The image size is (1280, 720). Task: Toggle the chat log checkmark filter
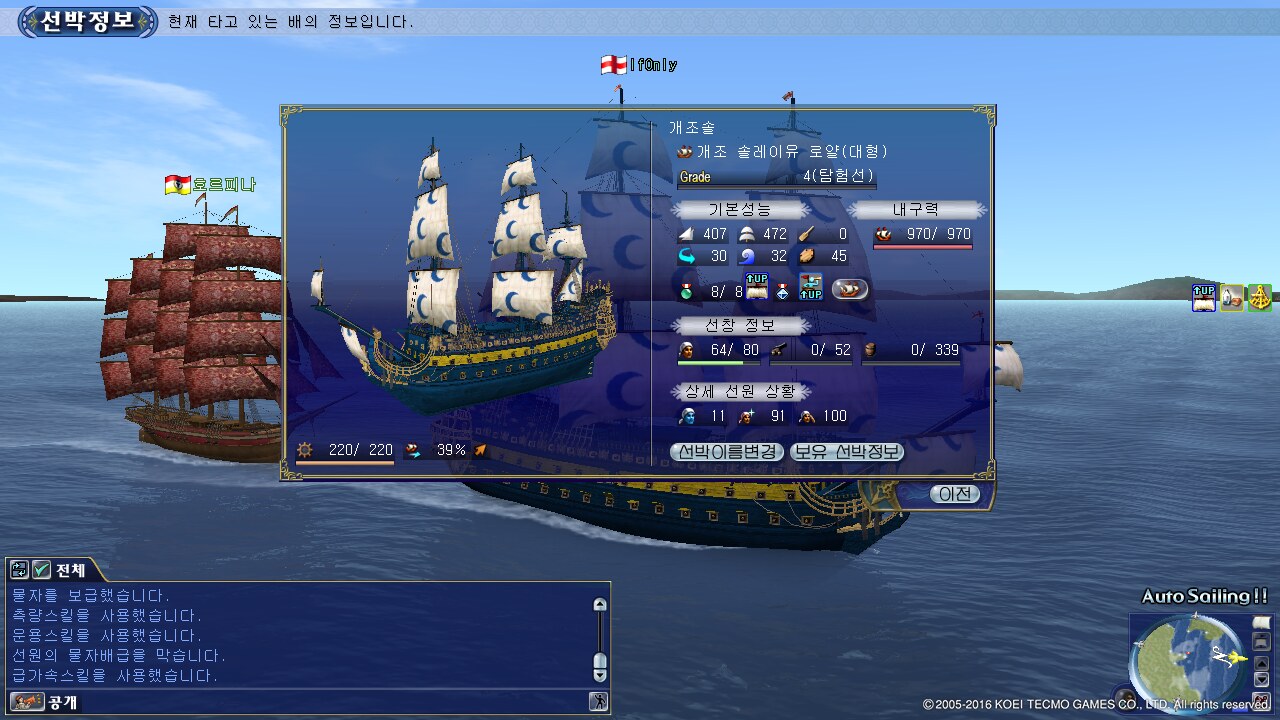(x=41, y=570)
